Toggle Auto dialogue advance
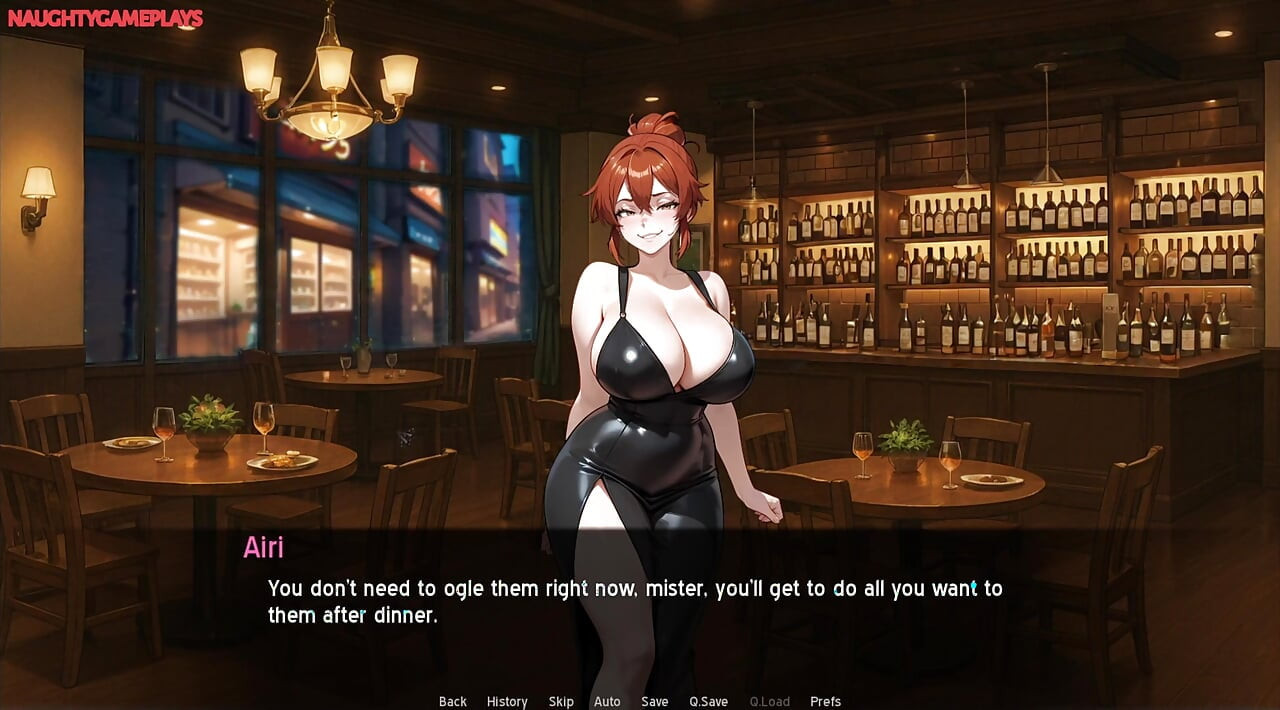The height and width of the screenshot is (710, 1280). [607, 701]
